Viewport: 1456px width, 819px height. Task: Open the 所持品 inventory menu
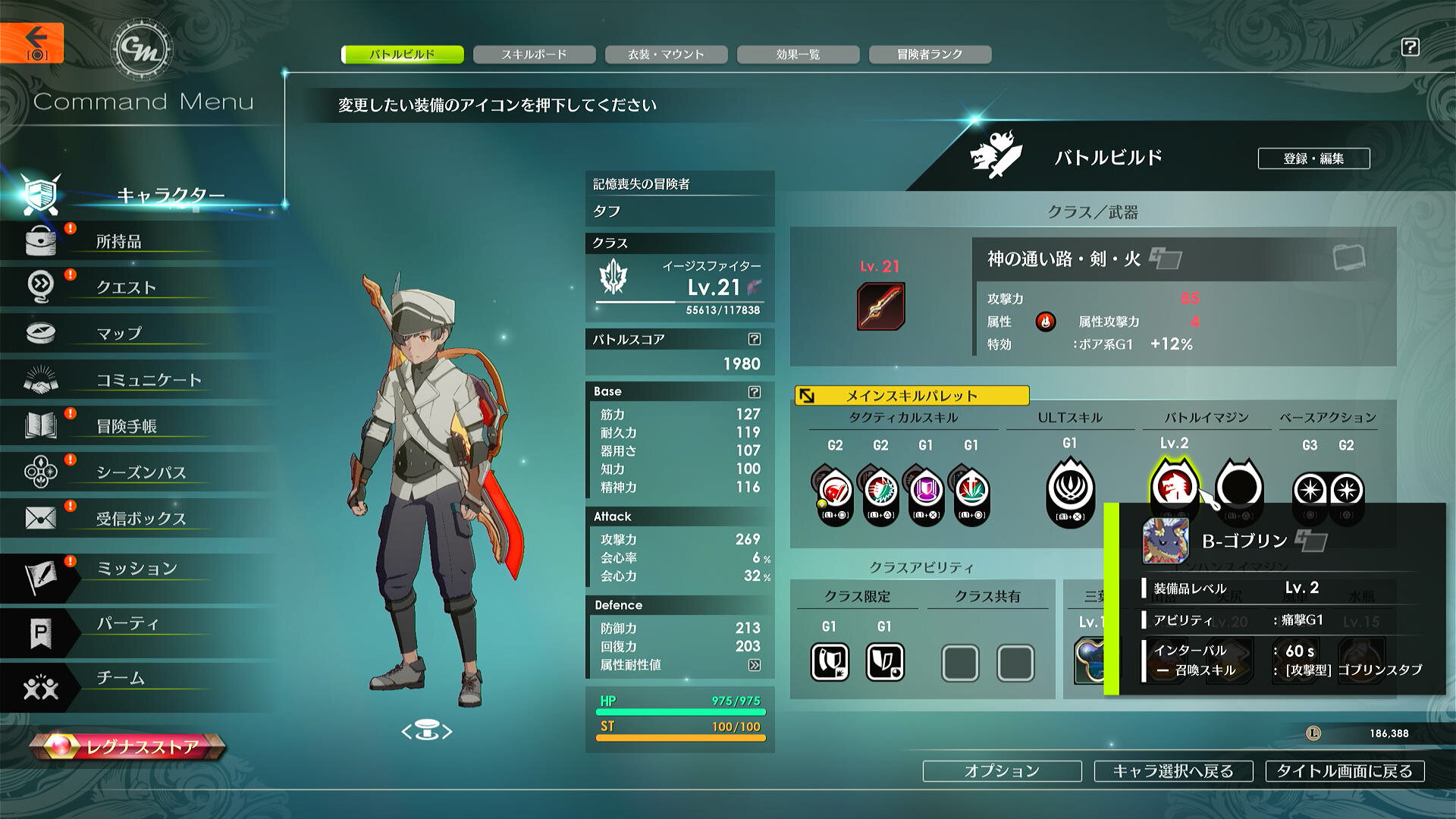(118, 242)
